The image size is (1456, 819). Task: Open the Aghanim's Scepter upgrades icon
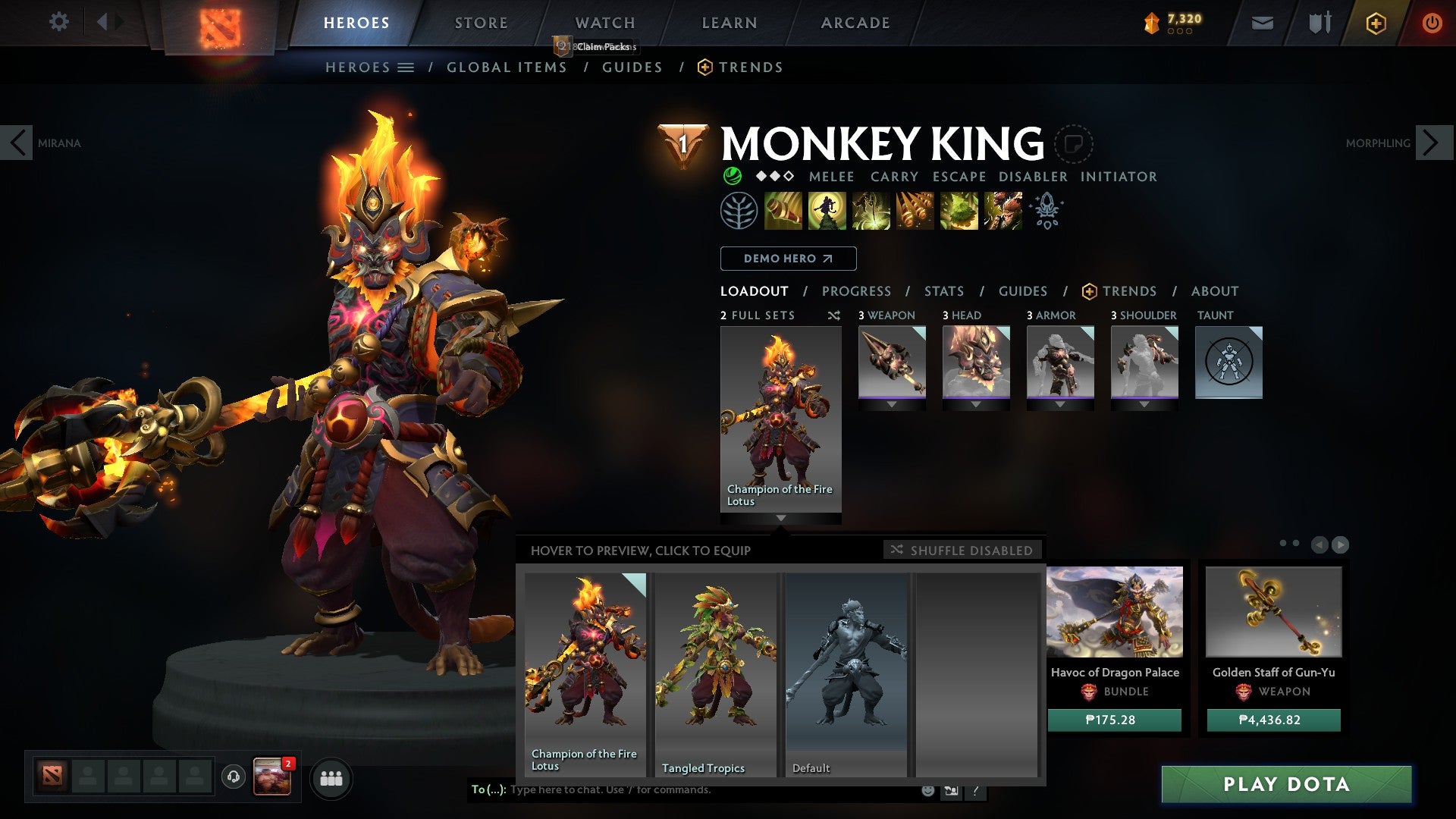click(x=1046, y=210)
